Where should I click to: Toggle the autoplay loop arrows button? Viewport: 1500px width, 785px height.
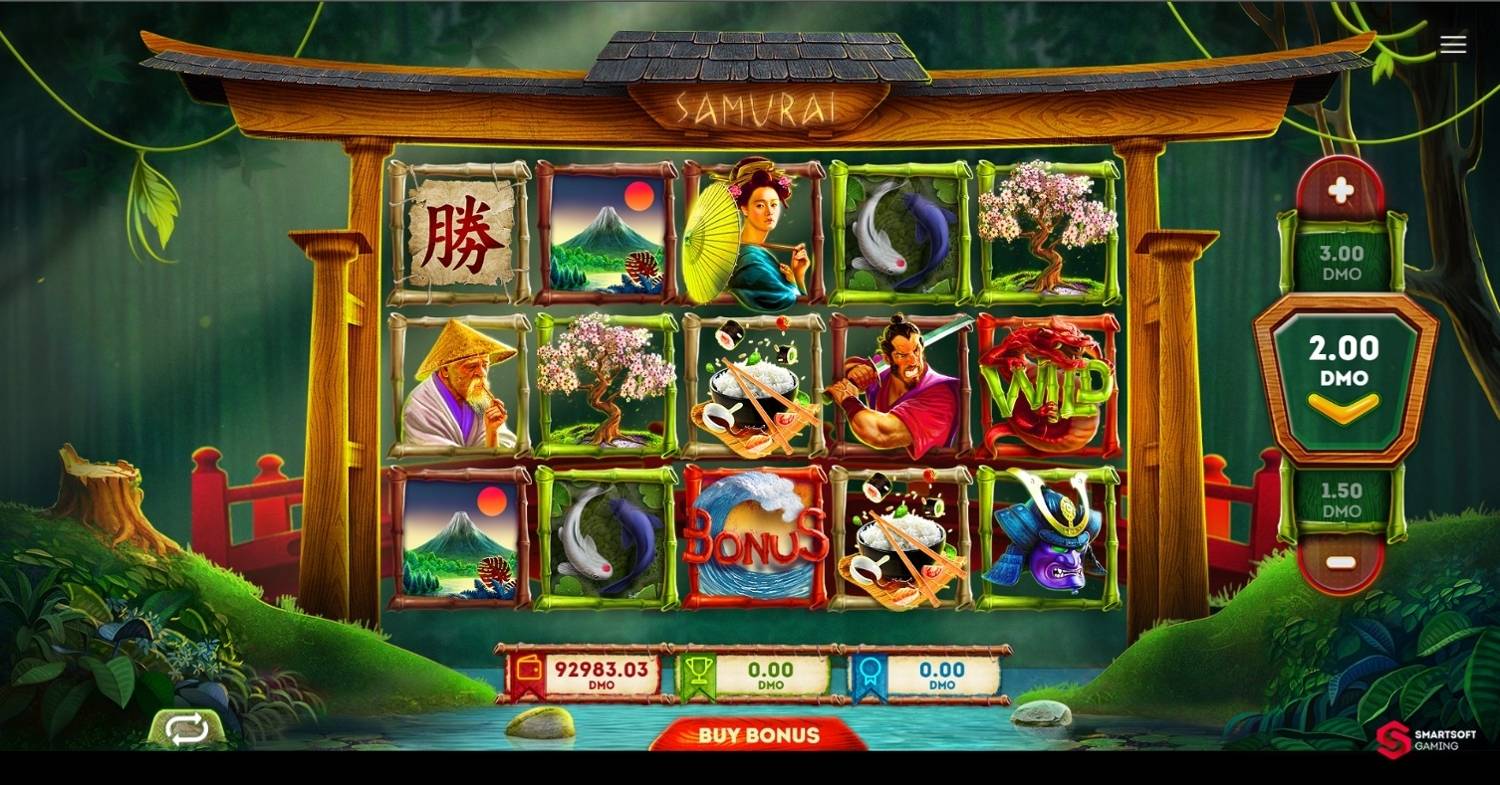[x=187, y=728]
